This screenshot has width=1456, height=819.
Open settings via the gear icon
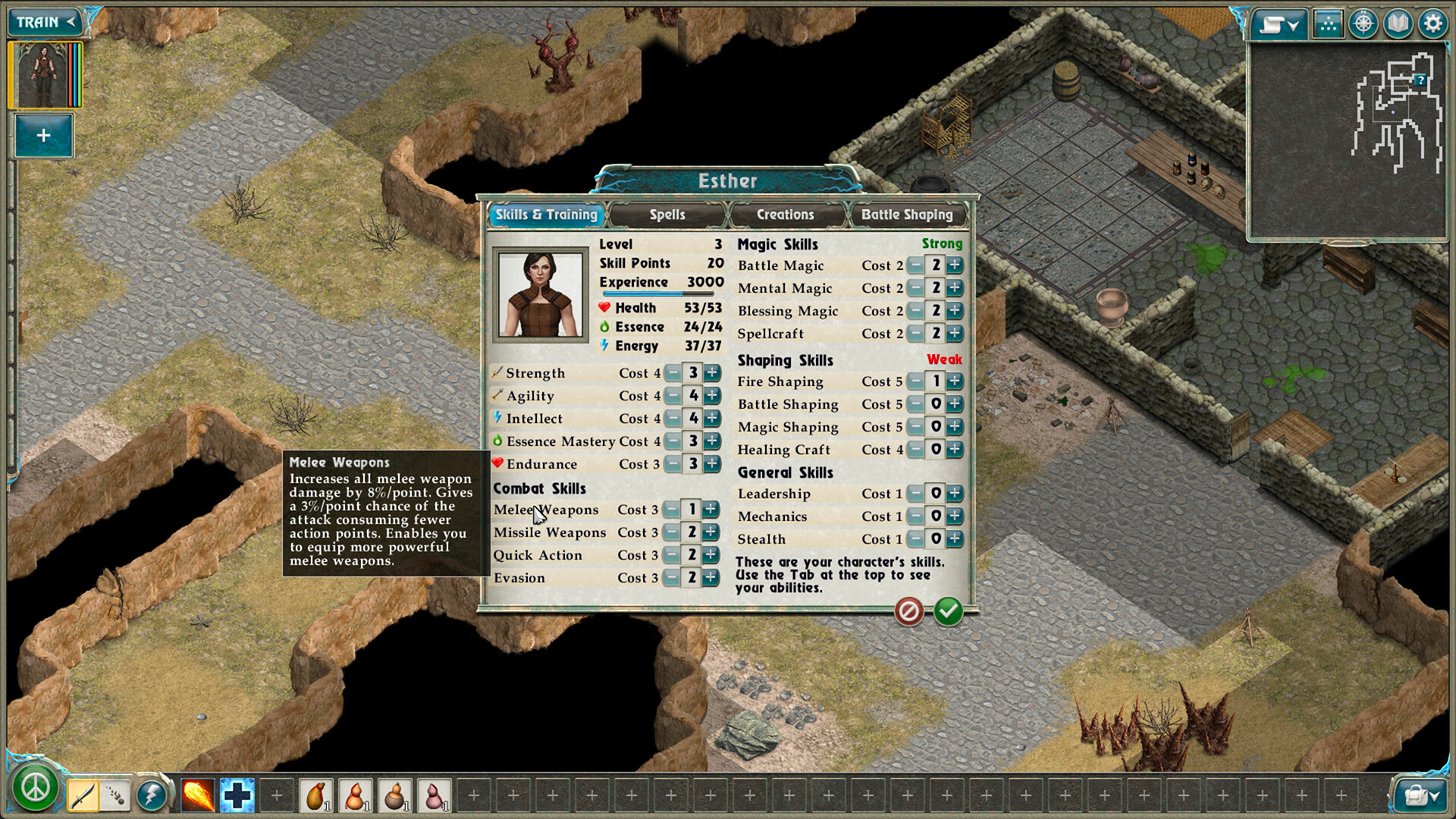point(1432,24)
